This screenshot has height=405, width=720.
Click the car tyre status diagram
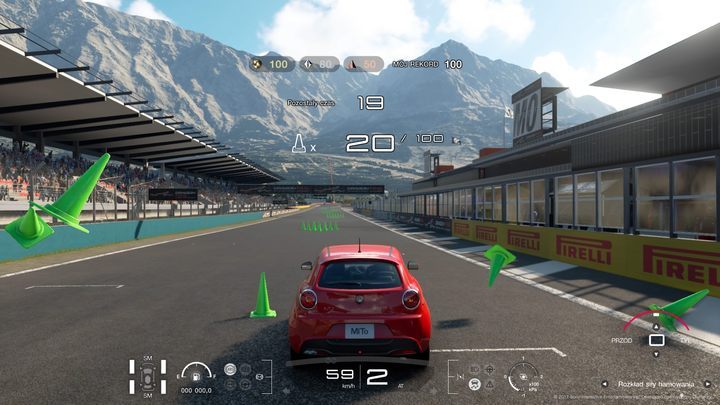click(147, 378)
